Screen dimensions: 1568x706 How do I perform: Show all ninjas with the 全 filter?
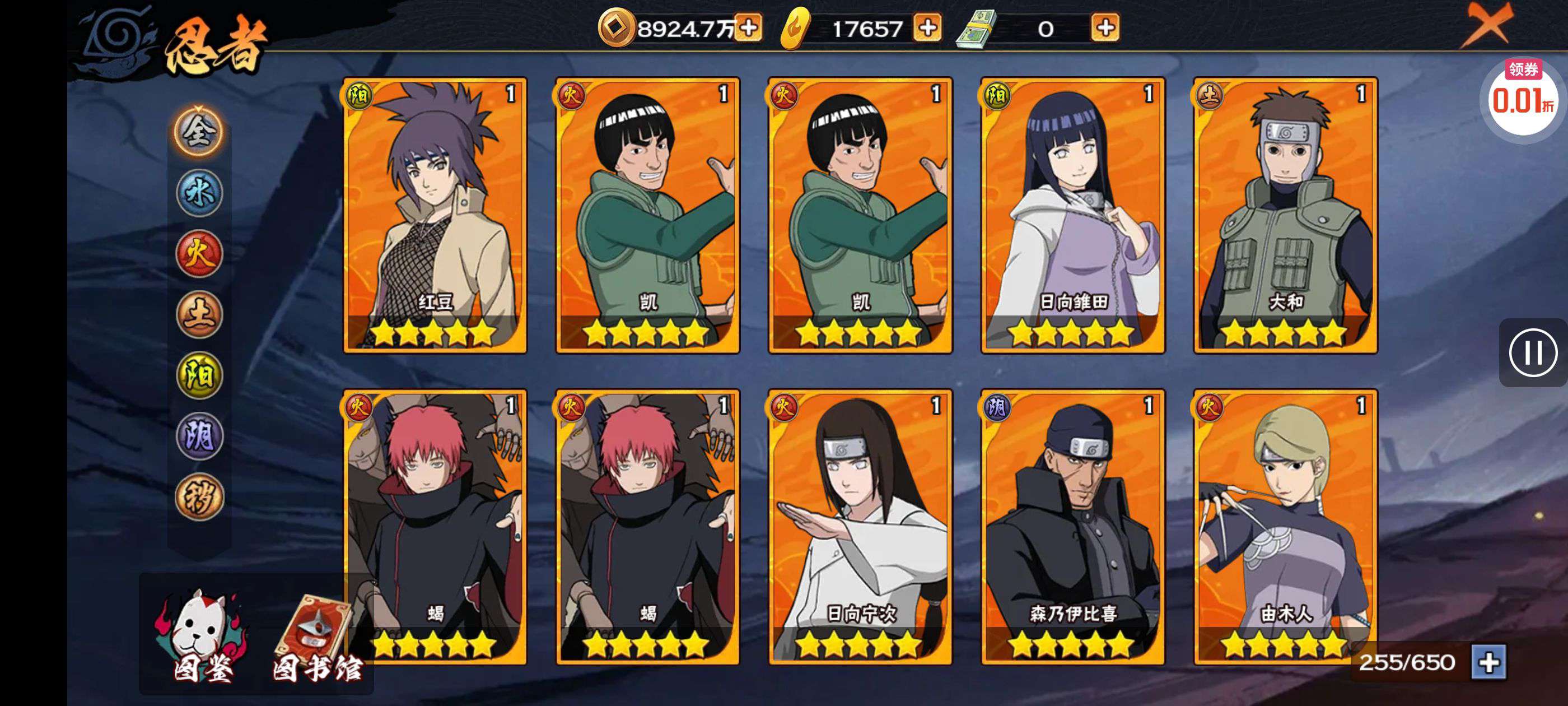pos(199,132)
